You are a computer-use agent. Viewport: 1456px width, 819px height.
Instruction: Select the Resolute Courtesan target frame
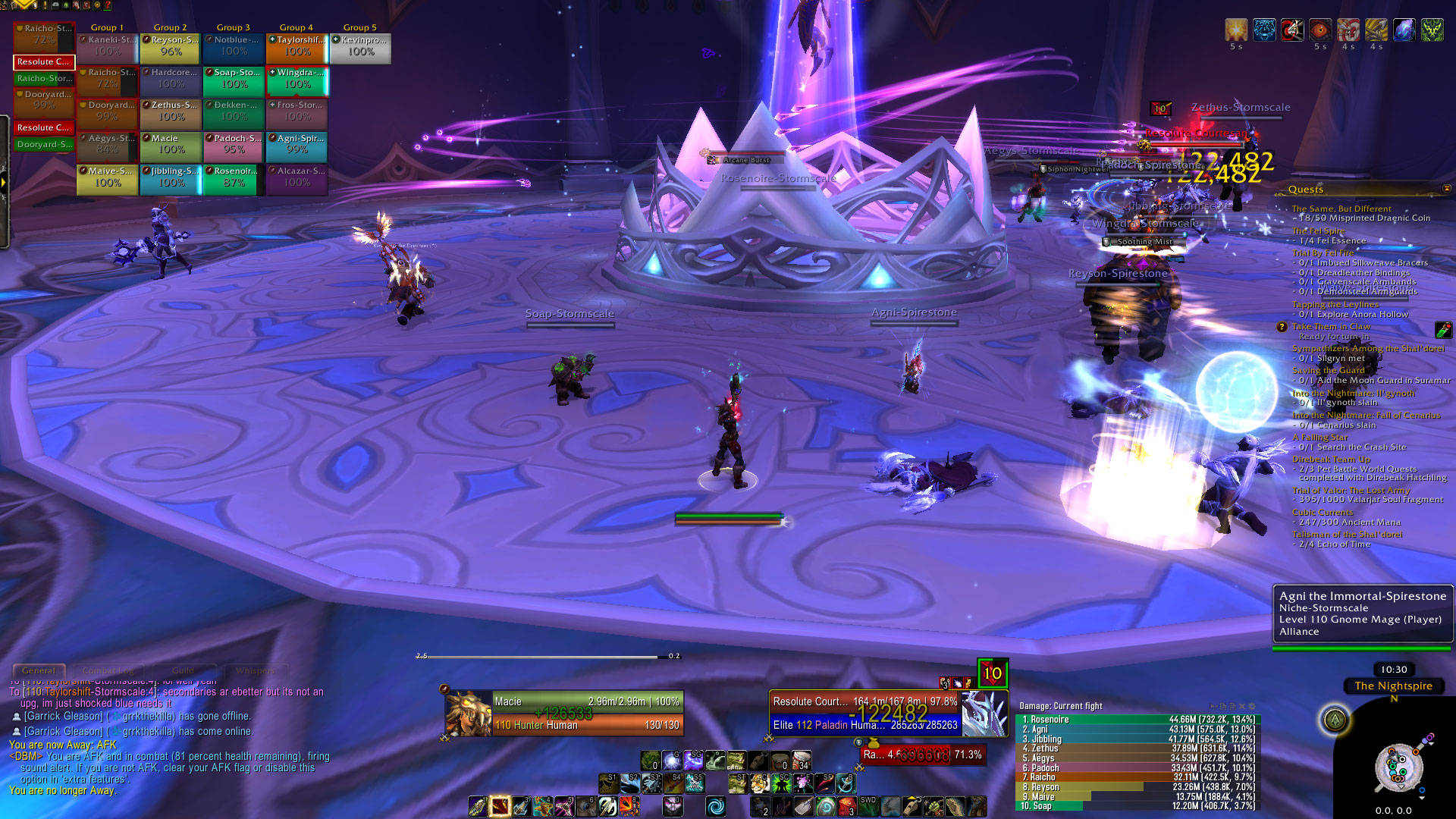tap(864, 713)
